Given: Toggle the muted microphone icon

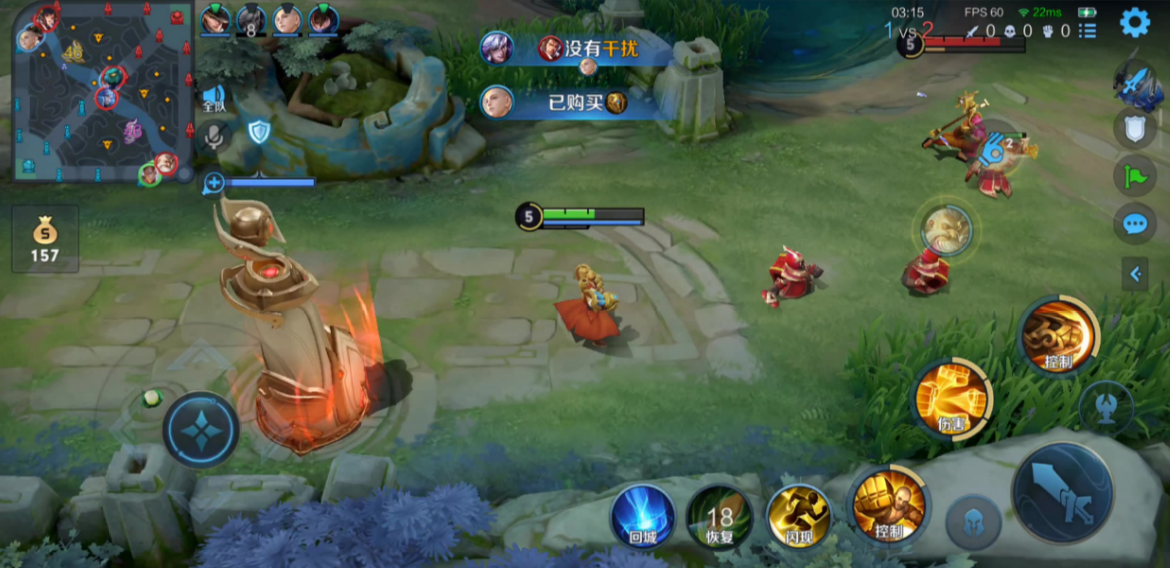Looking at the screenshot, I should (214, 136).
